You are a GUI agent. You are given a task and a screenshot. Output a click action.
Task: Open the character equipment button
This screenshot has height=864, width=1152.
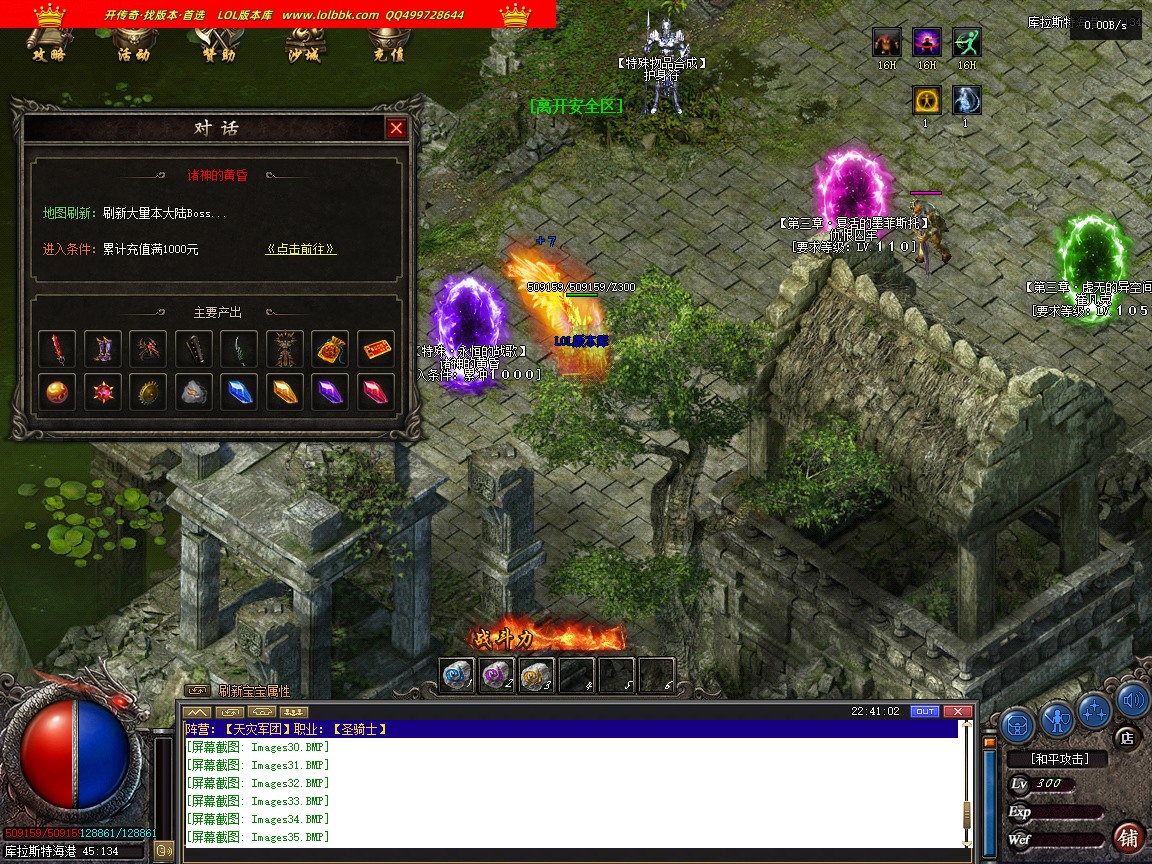coord(1057,719)
